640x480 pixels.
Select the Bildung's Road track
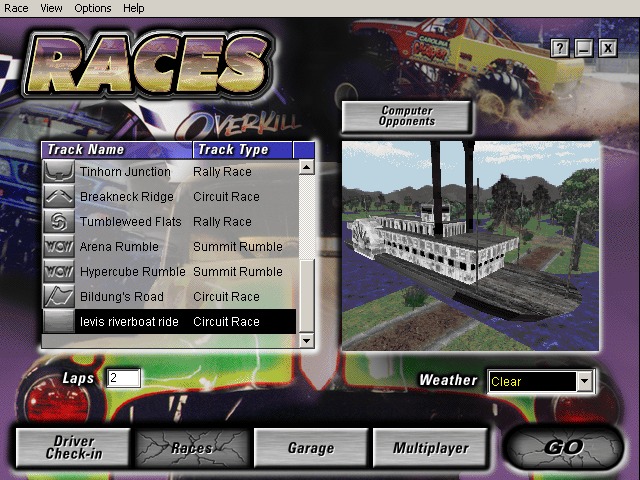(121, 297)
